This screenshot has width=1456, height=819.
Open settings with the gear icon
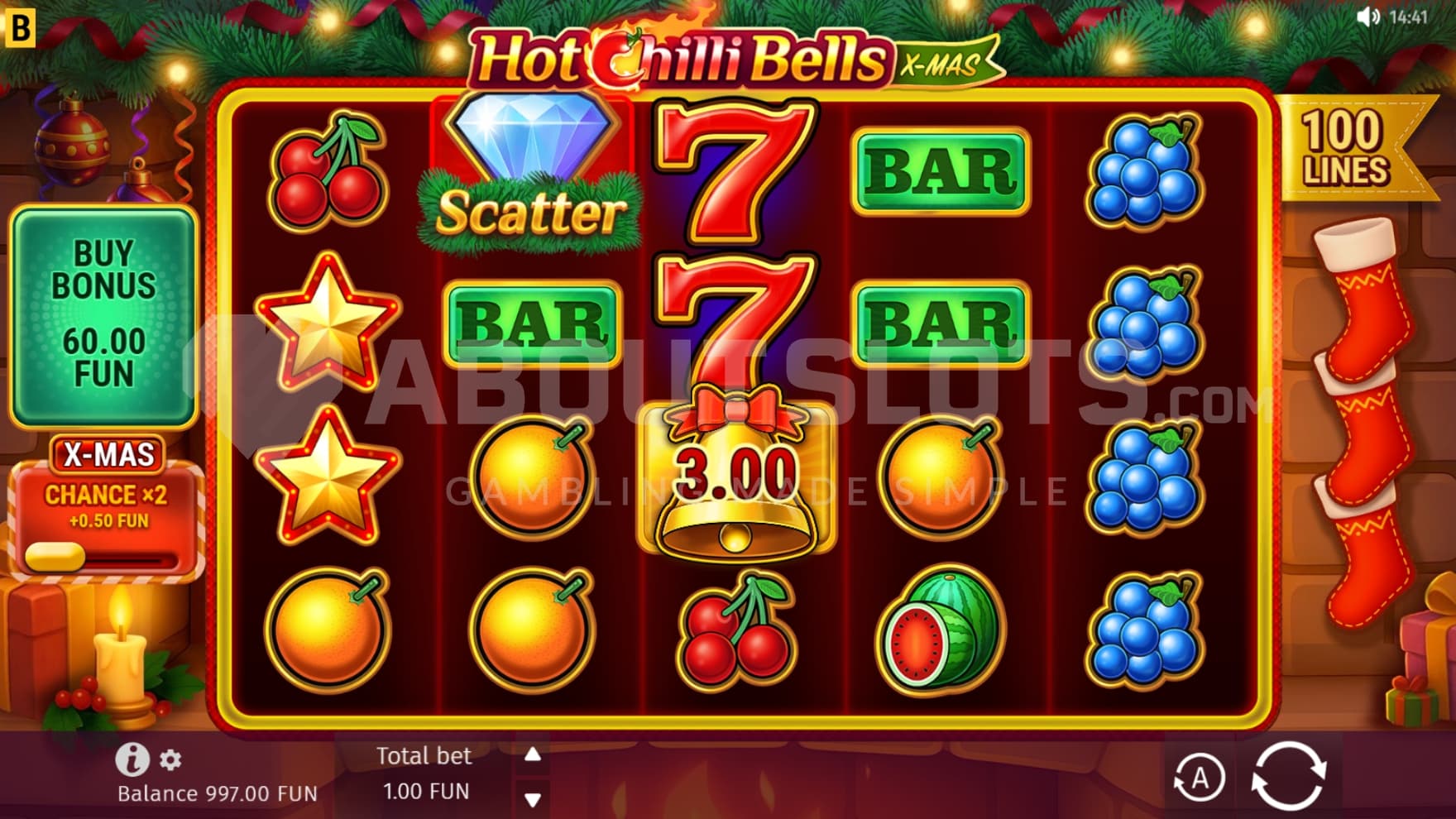point(170,759)
